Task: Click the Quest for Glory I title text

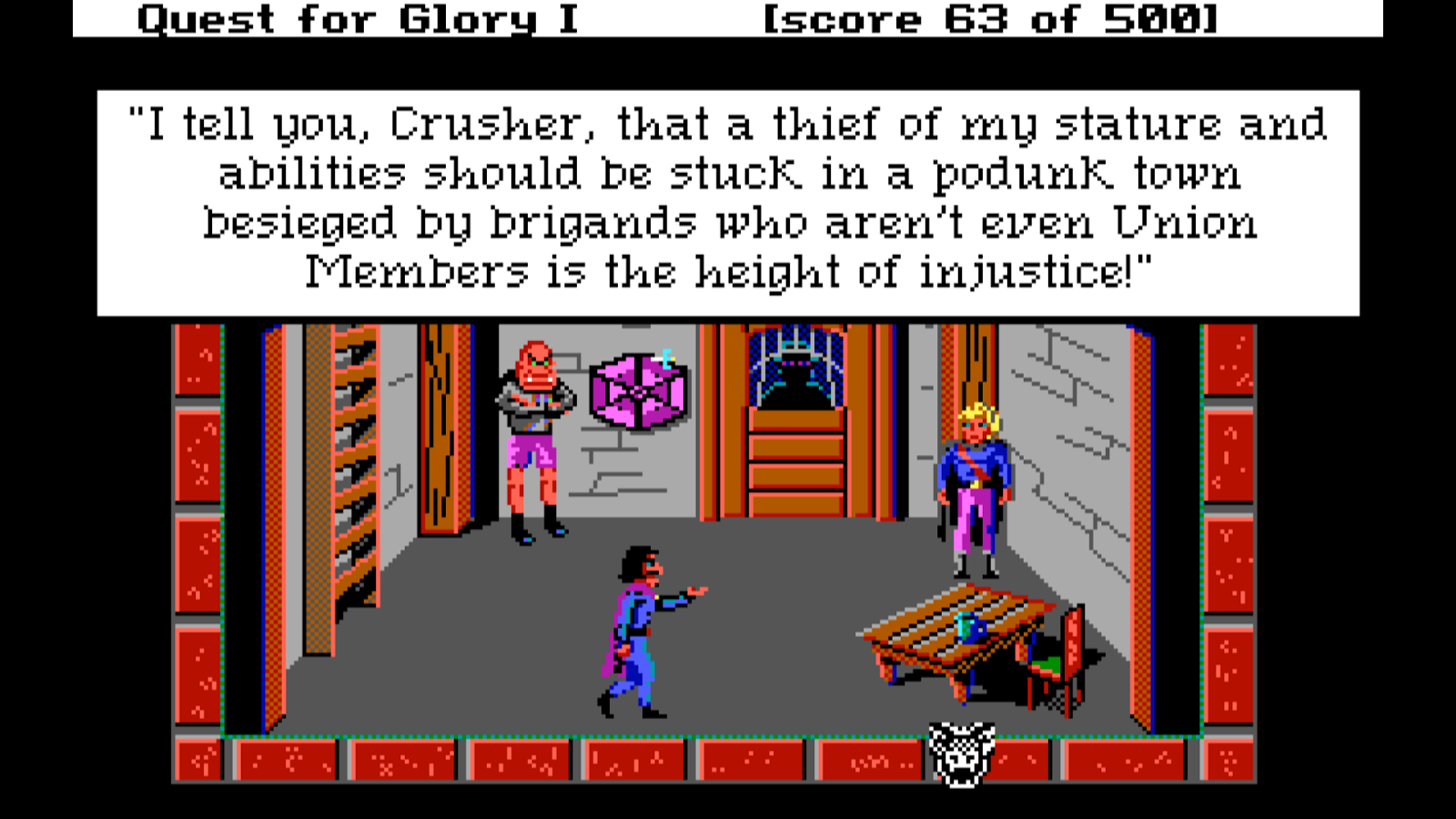Action: (x=359, y=20)
